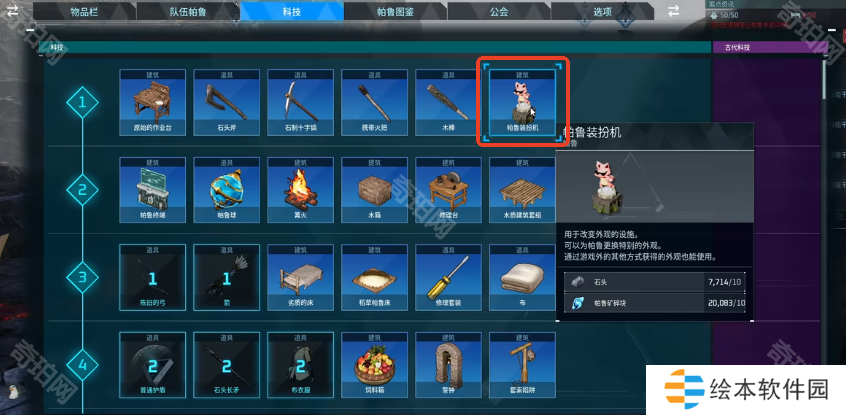This screenshot has height=415, width=846.
Task: Choose the 帕鲁终端 Pal terminal technology
Action: [x=153, y=190]
